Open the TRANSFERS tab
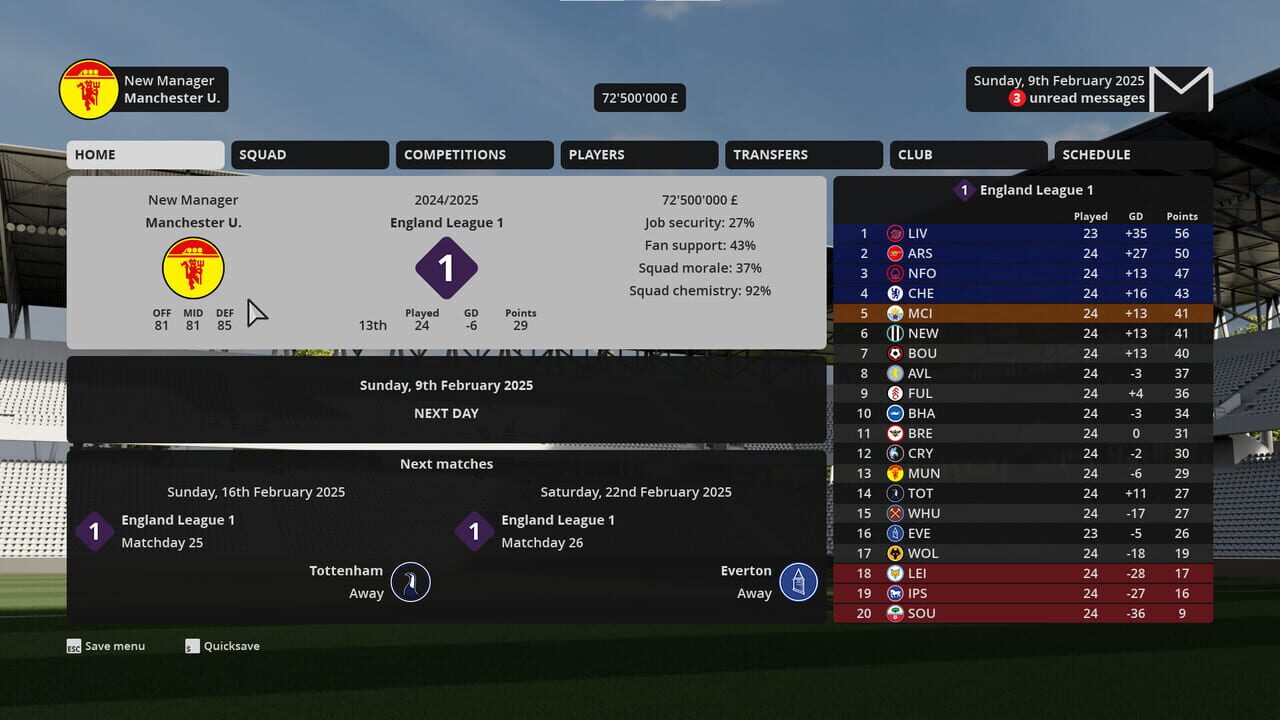1280x720 pixels. pos(803,154)
